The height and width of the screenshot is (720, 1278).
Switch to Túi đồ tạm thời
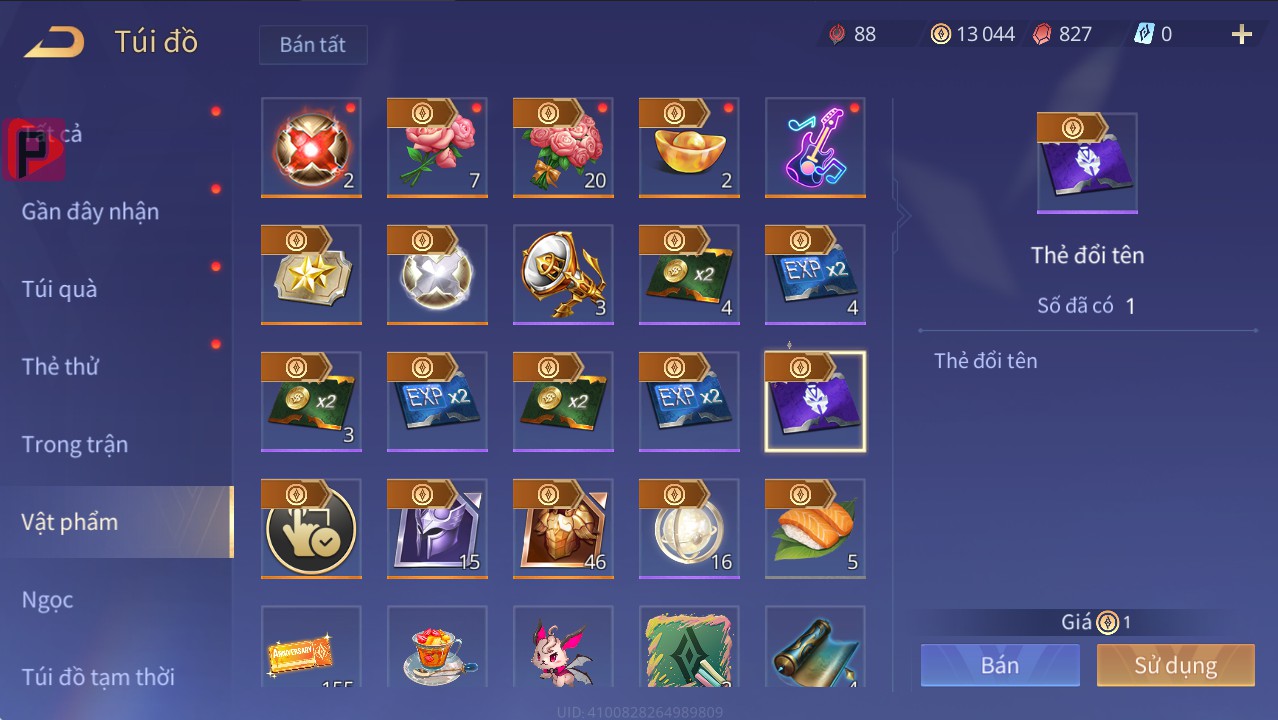[98, 677]
